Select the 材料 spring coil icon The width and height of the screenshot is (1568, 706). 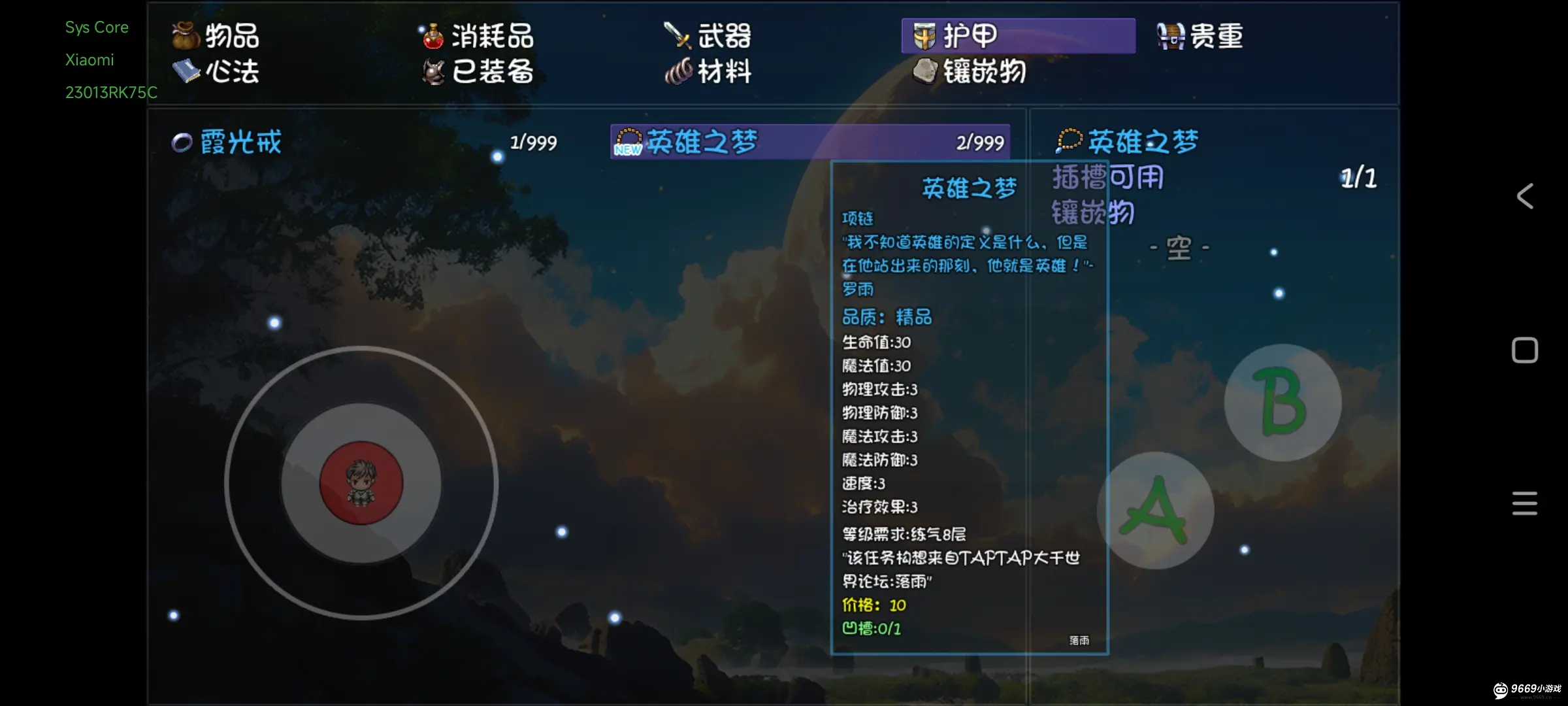[x=678, y=73]
